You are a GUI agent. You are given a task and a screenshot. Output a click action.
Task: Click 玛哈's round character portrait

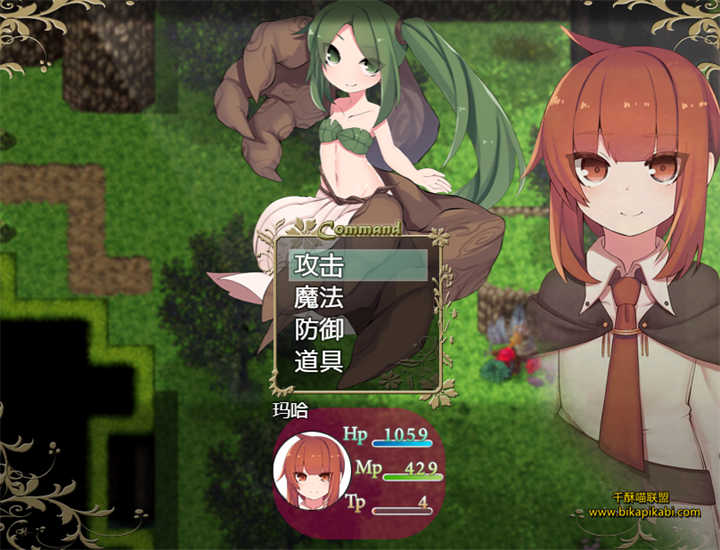311,470
